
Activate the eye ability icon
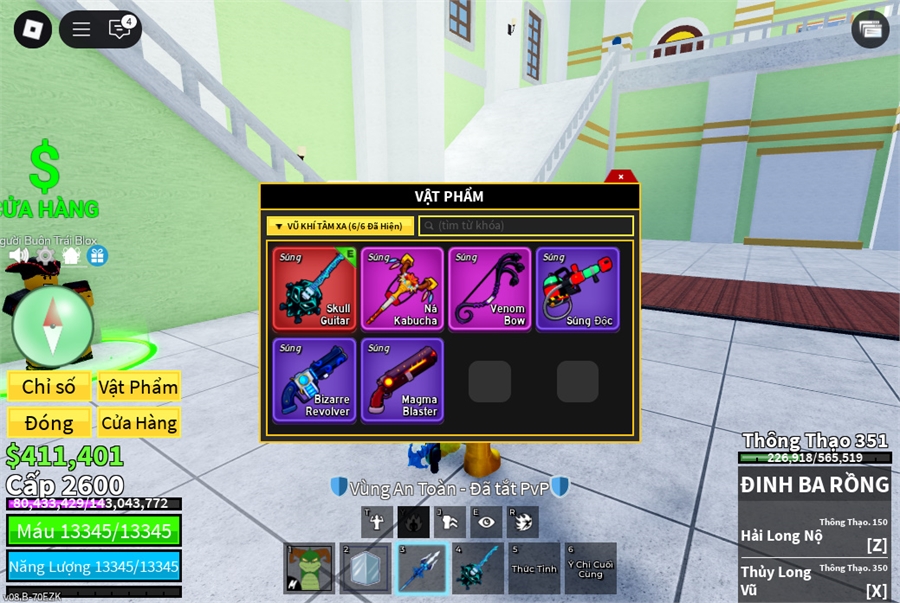click(x=486, y=521)
